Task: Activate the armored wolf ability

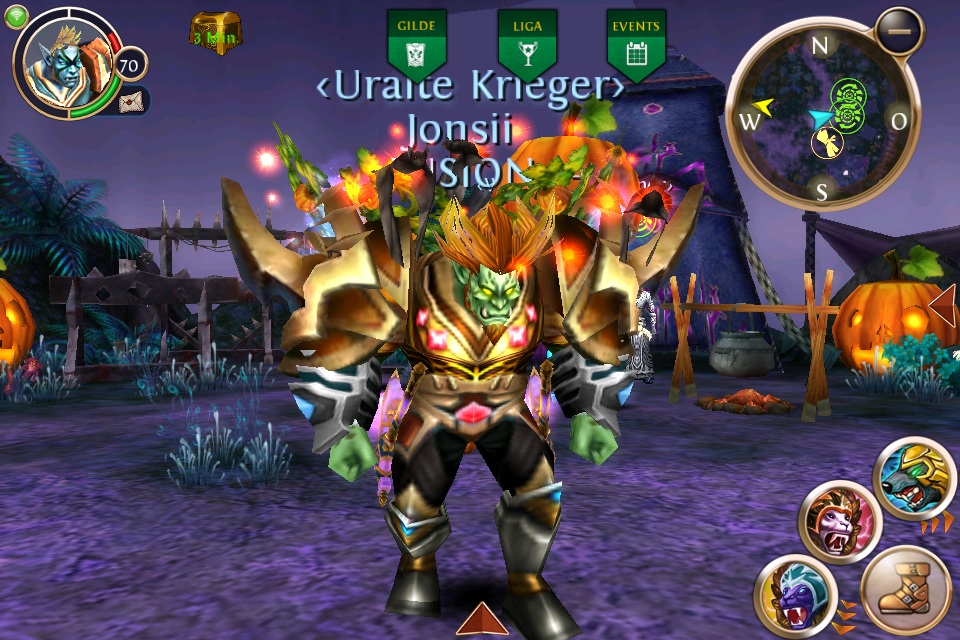Action: point(914,479)
